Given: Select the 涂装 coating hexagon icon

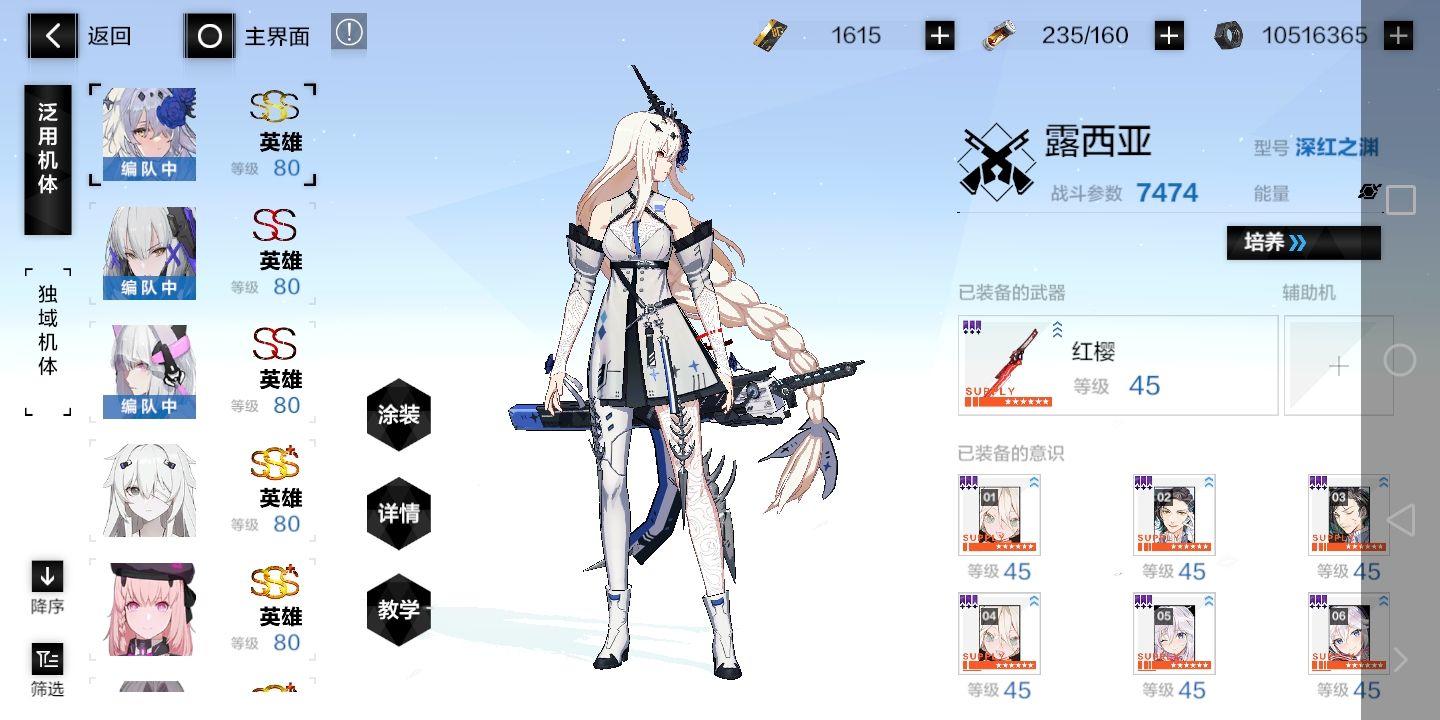Looking at the screenshot, I should click(398, 414).
